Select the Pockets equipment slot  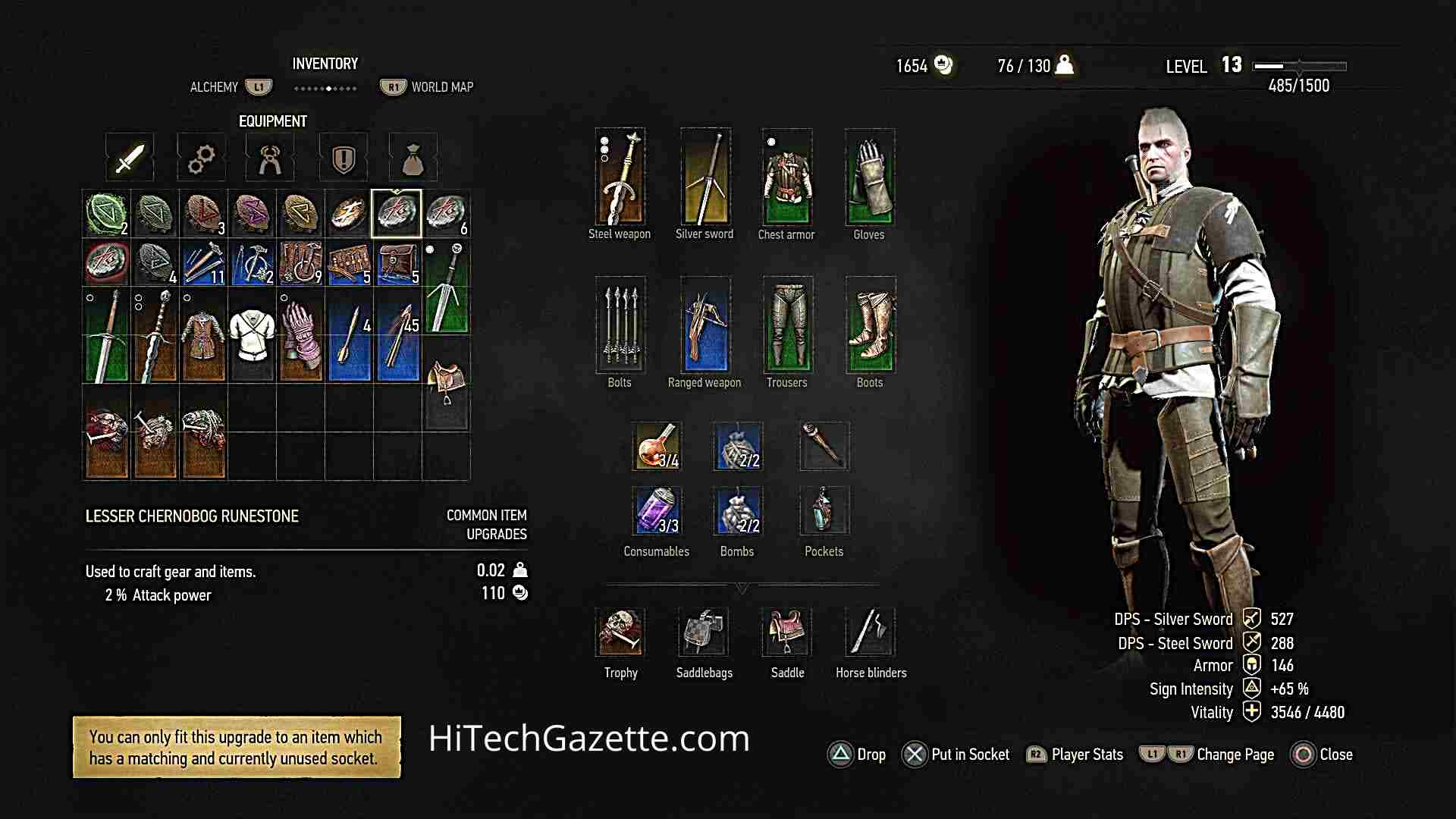(x=823, y=510)
